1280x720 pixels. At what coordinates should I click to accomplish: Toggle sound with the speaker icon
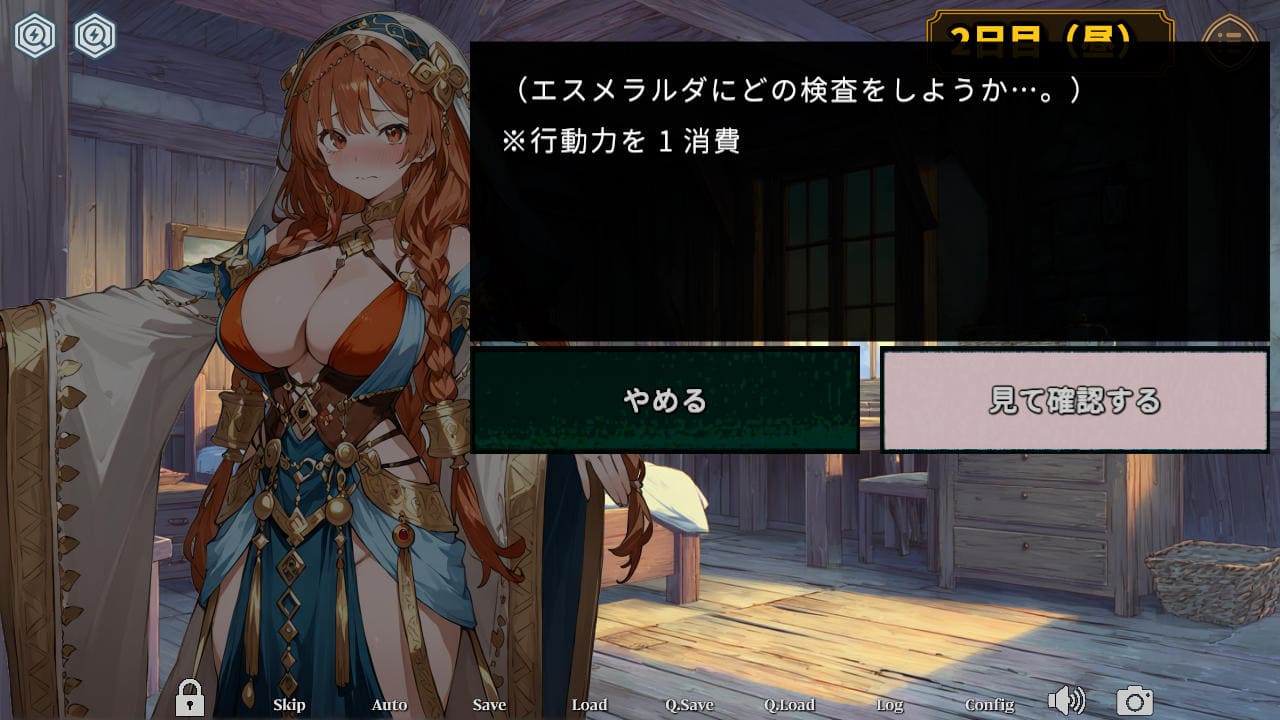(x=1067, y=701)
